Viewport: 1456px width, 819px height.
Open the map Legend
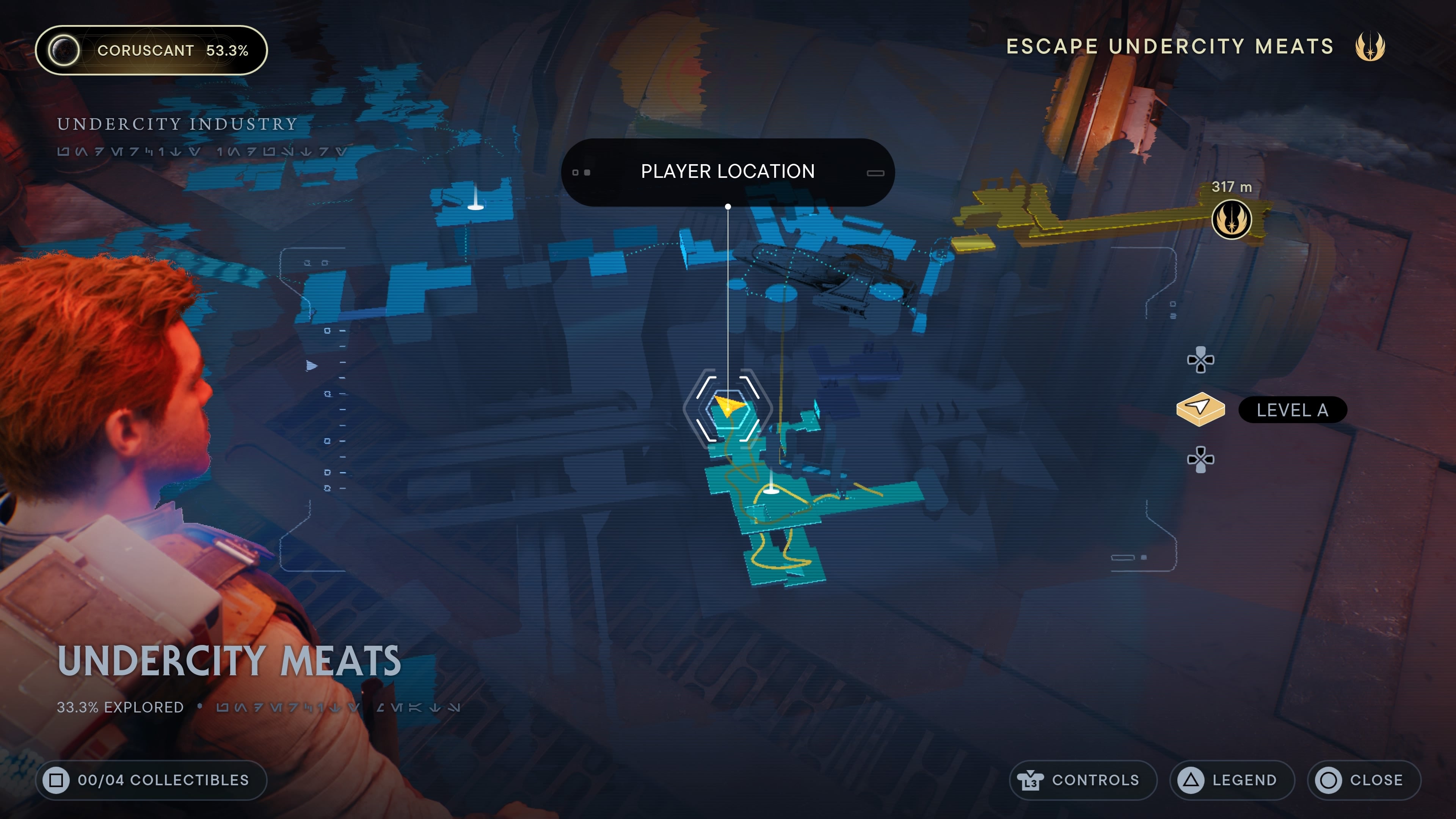coord(1232,780)
